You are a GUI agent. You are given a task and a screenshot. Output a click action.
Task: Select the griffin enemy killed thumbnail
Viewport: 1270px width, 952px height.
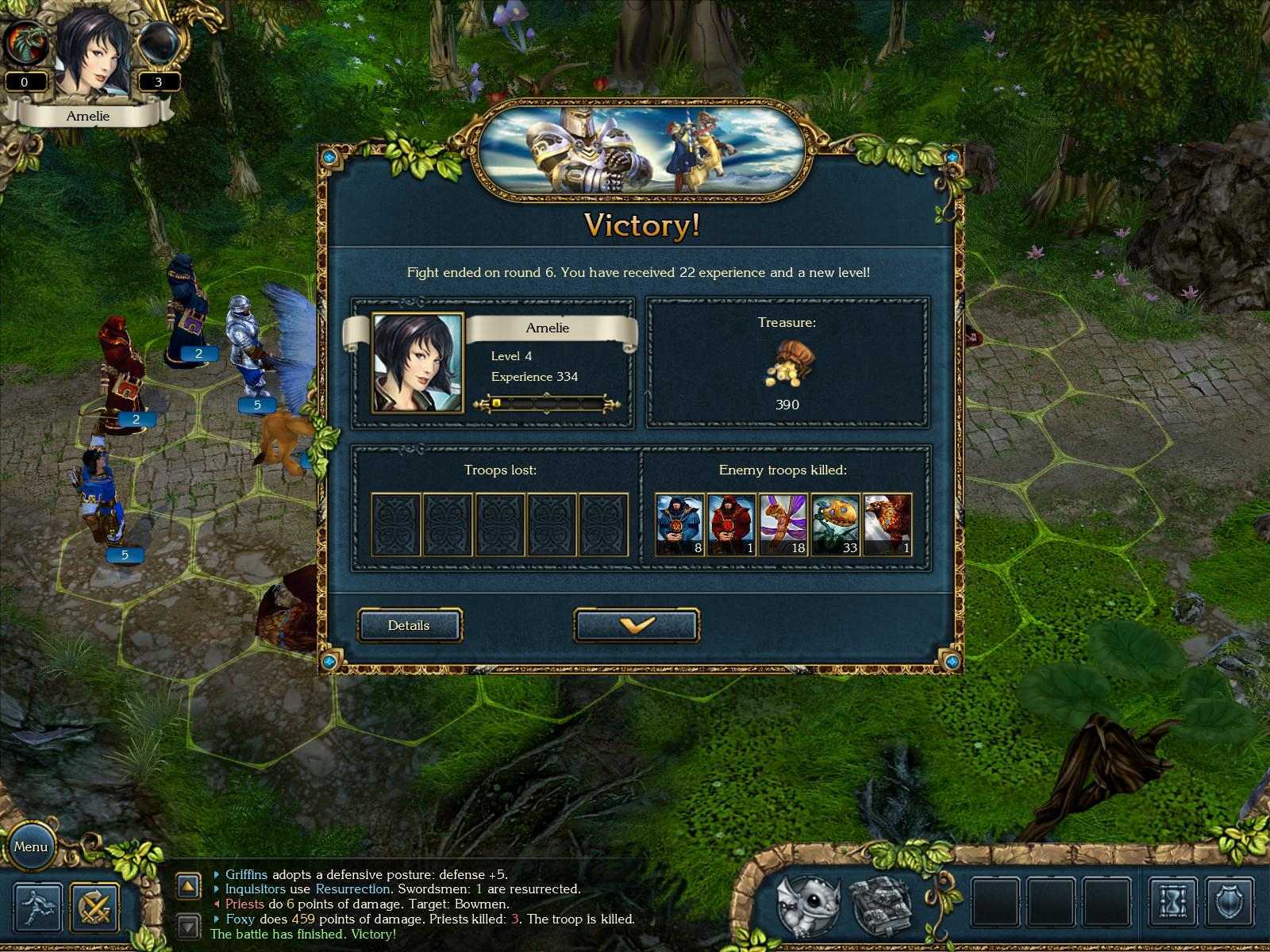[887, 522]
